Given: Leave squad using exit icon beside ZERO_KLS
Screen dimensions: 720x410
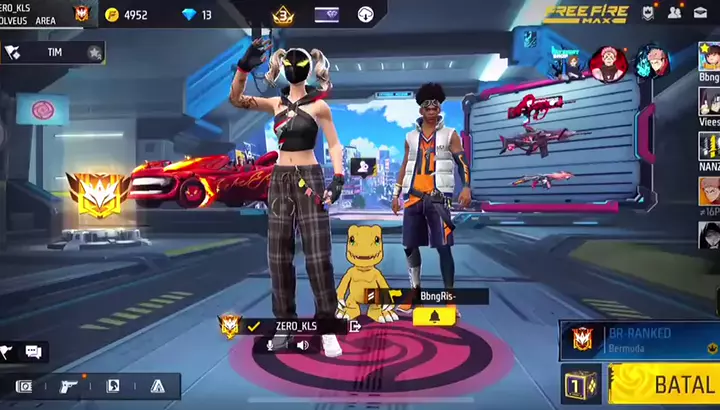Looking at the screenshot, I should [x=355, y=325].
